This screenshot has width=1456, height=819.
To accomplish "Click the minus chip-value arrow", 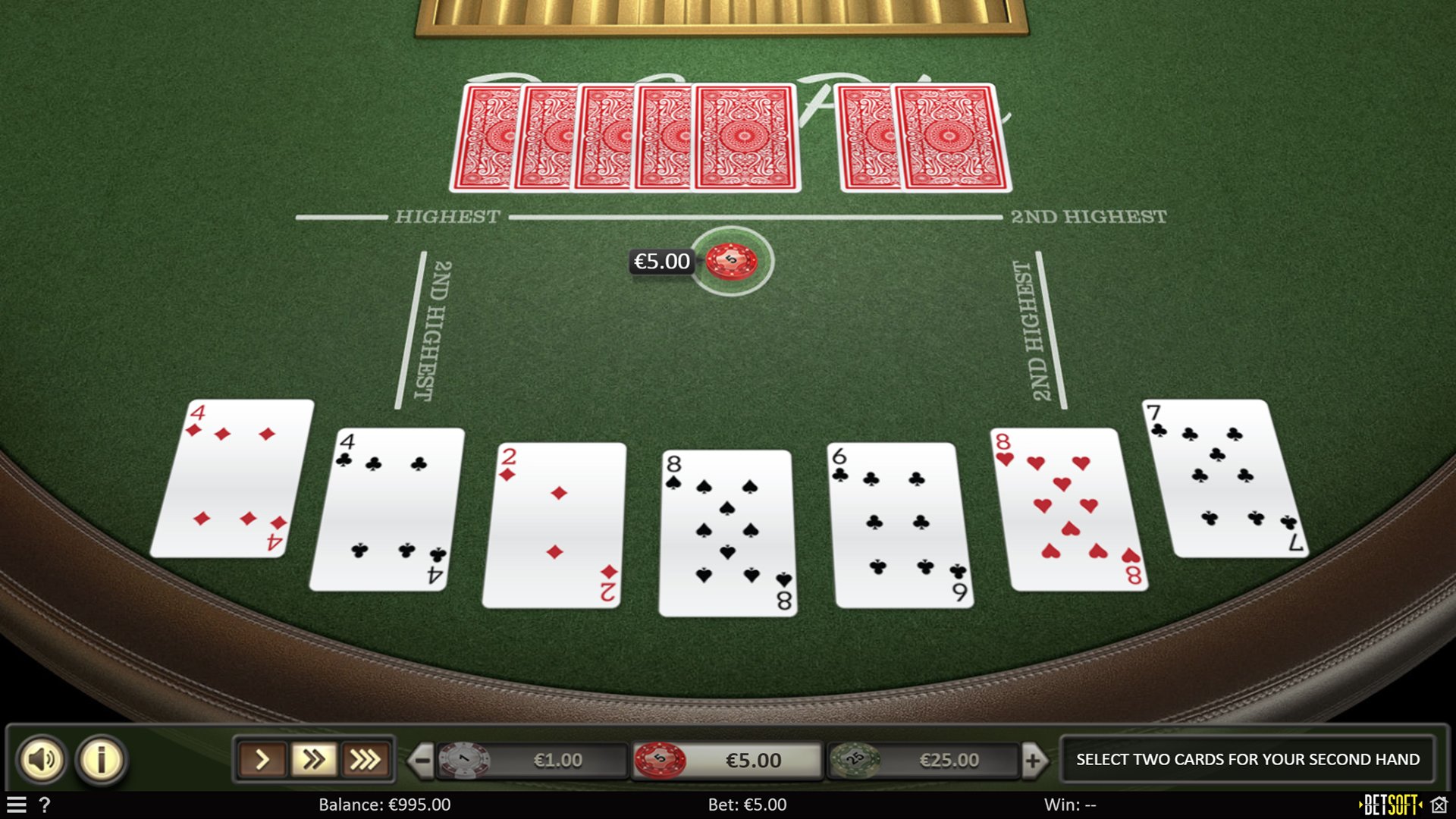I will point(422,760).
